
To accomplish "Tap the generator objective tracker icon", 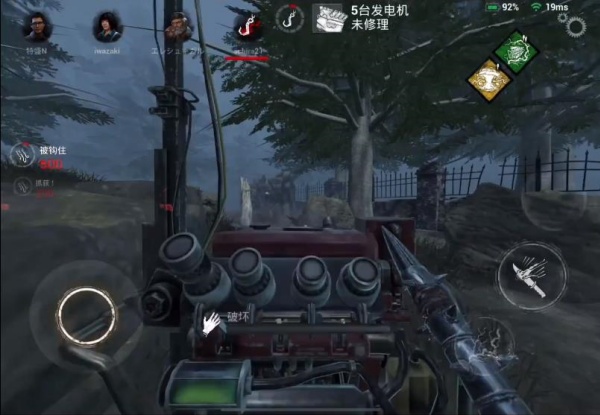I will pyautogui.click(x=328, y=18).
